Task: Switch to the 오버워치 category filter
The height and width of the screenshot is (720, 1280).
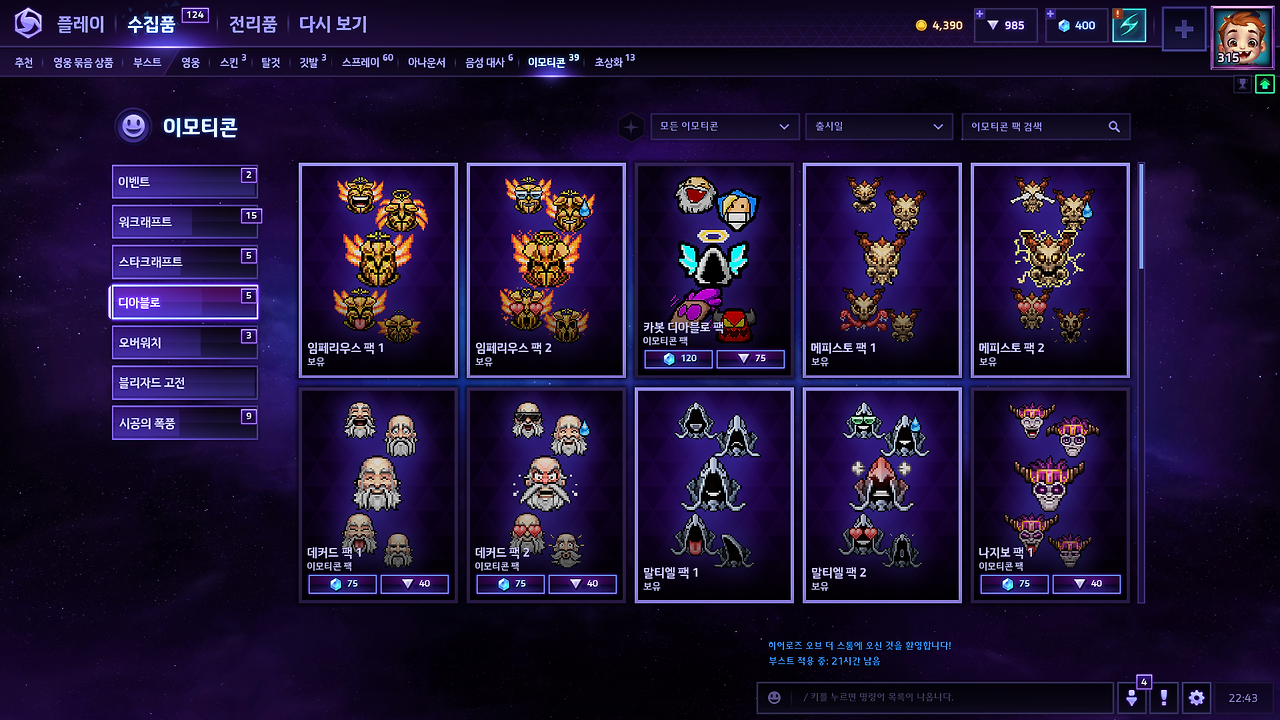Action: (184, 342)
